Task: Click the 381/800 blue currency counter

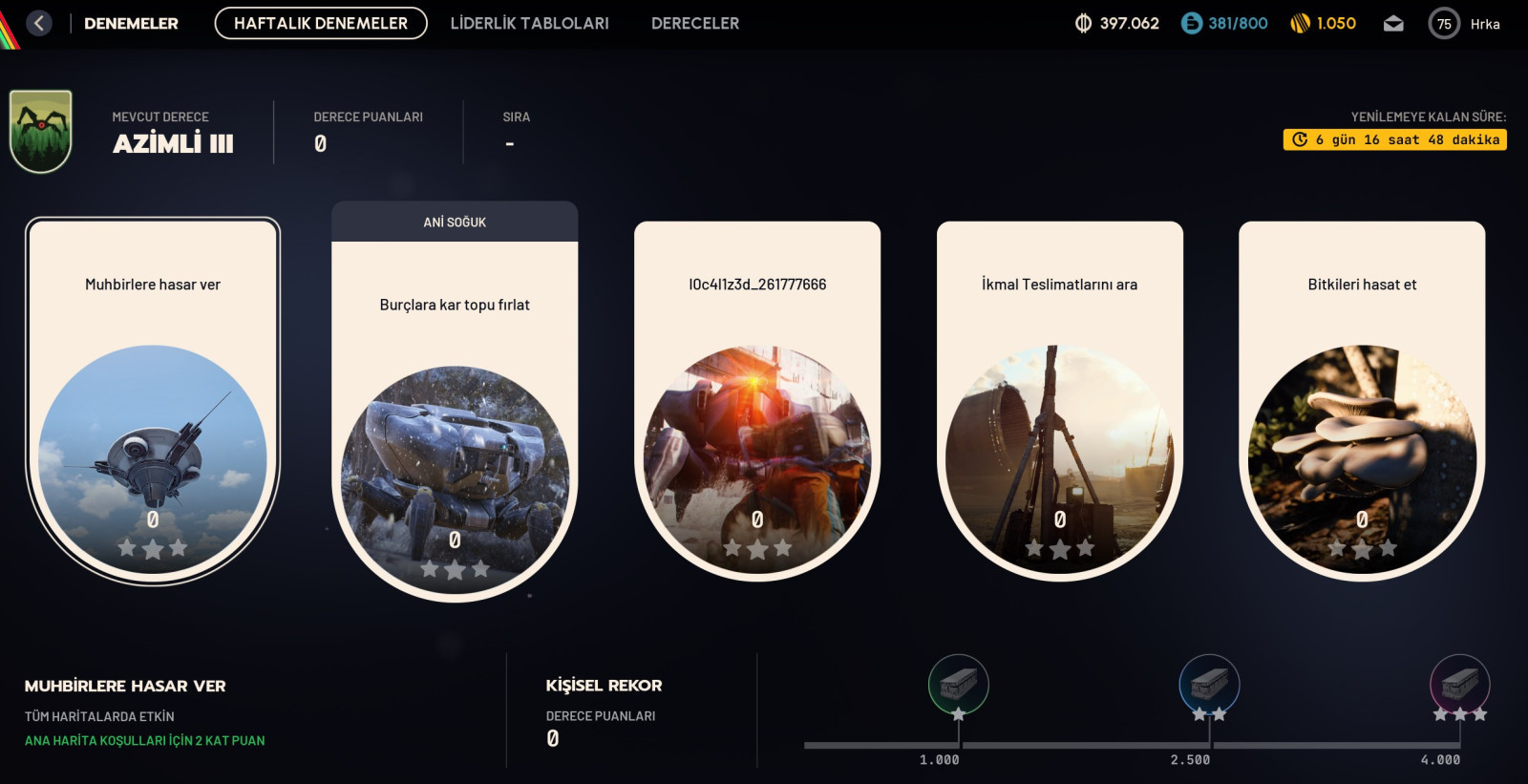Action: click(x=1224, y=23)
